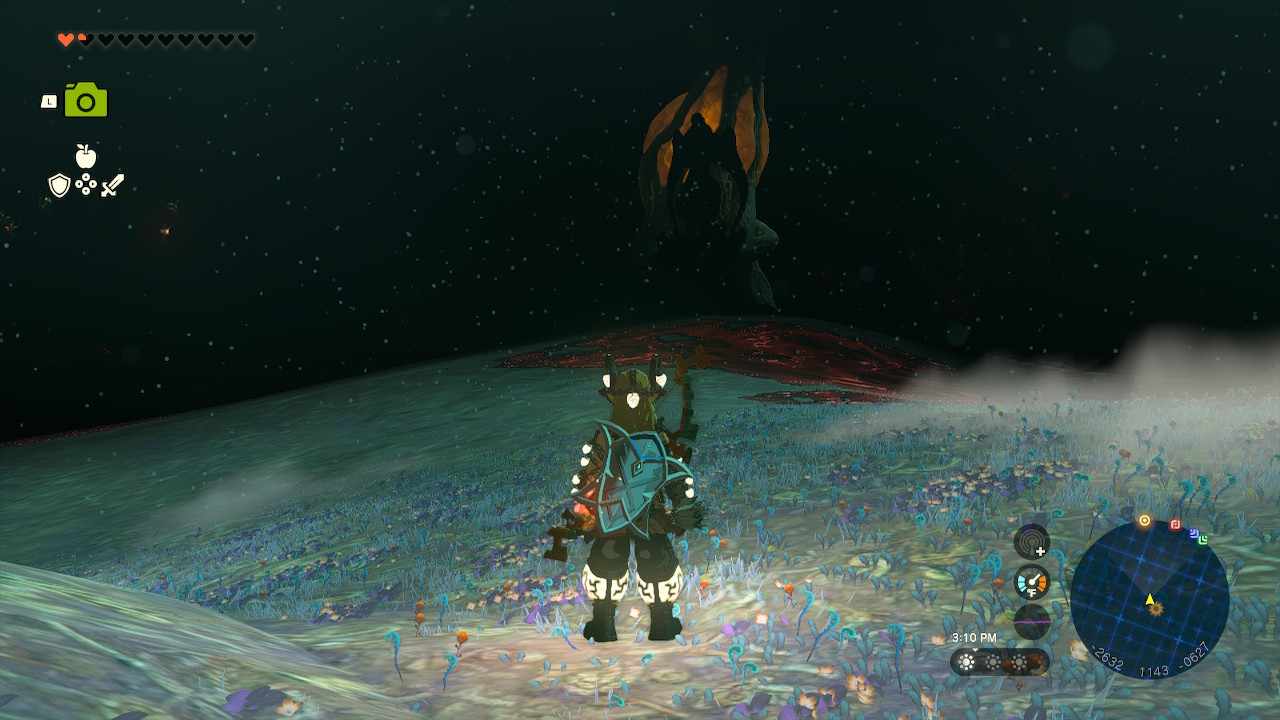
Task: Select the shield quick-swap icon
Action: pos(59,185)
